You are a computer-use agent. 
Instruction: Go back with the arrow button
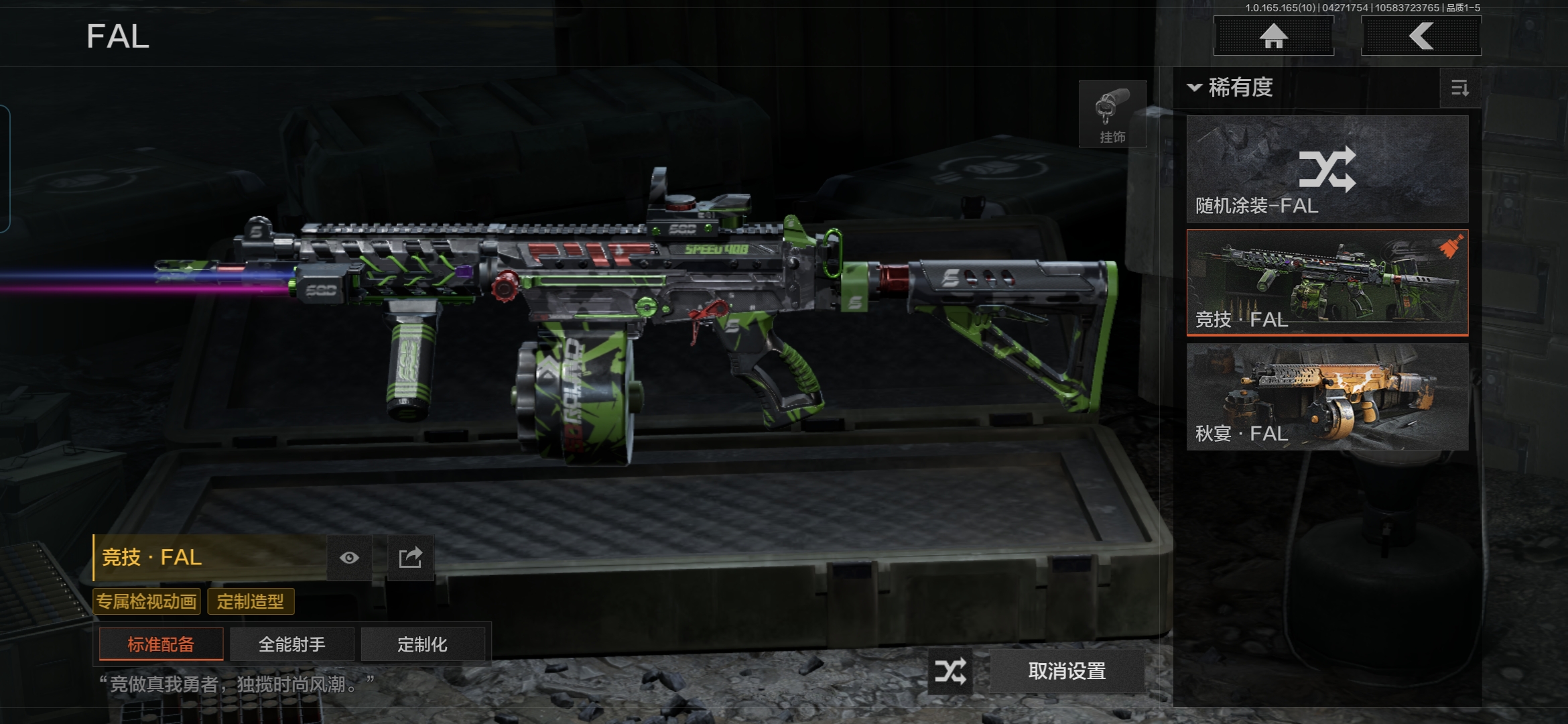[x=1421, y=36]
